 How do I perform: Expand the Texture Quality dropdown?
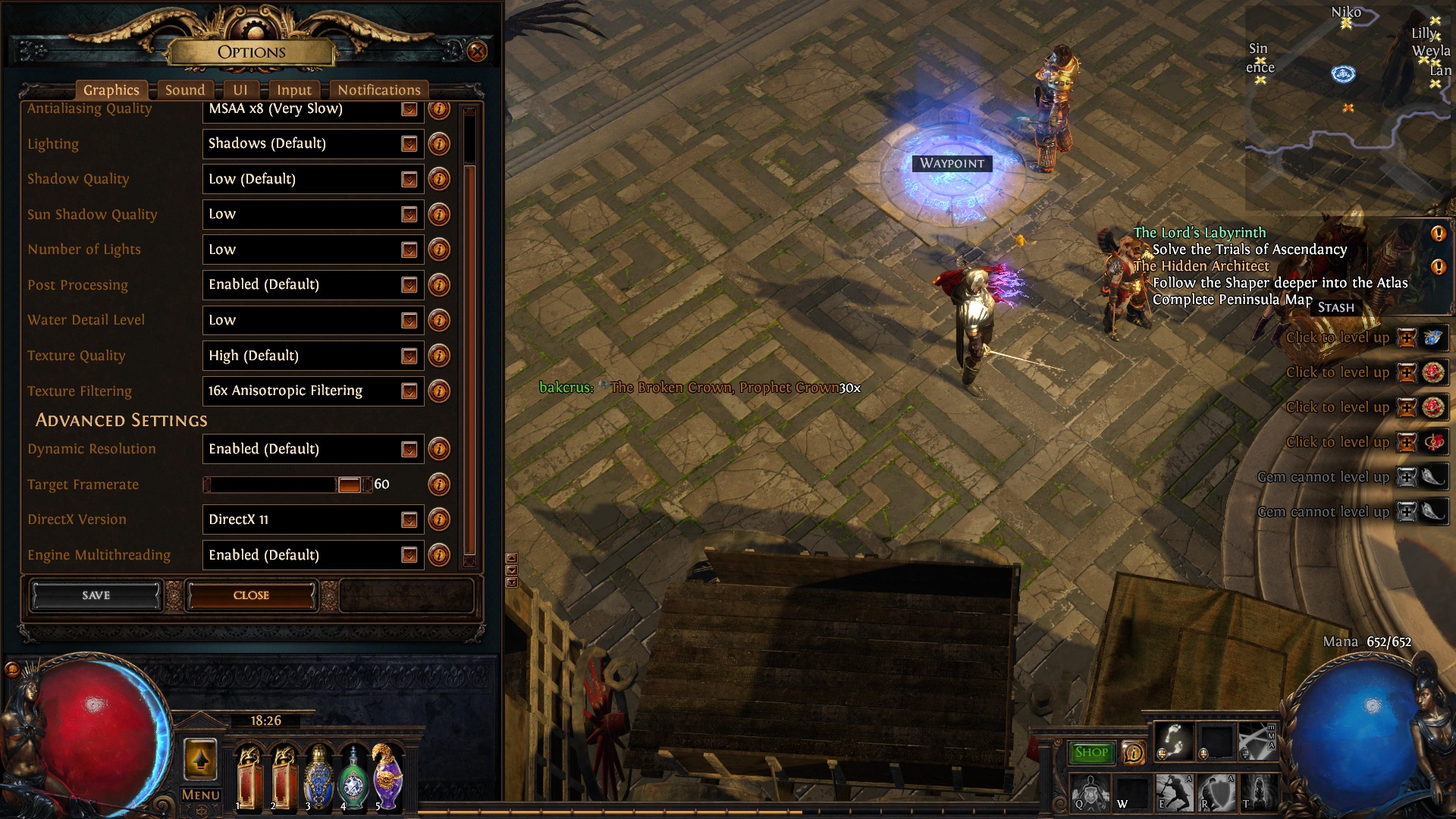(312, 356)
